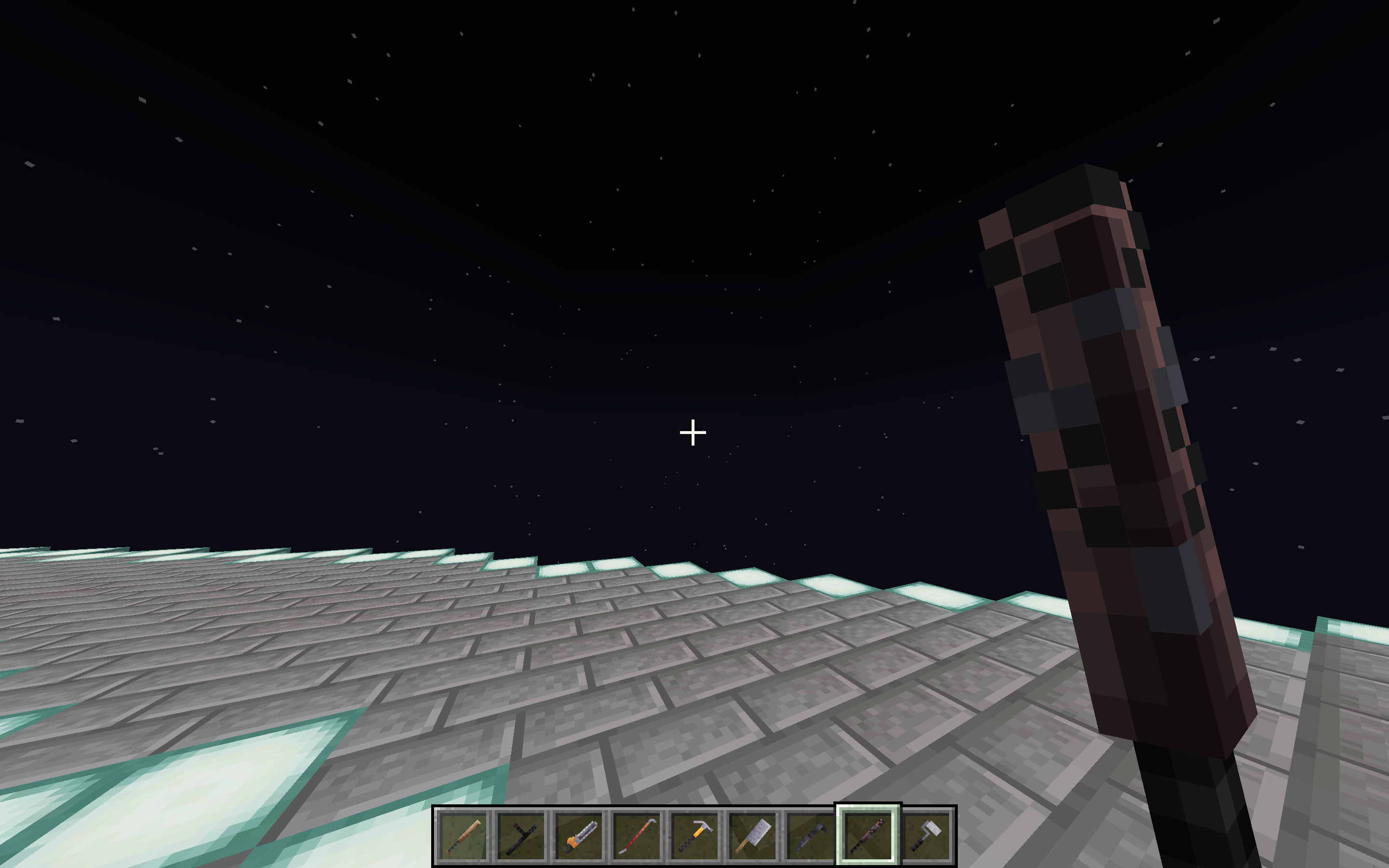The width and height of the screenshot is (1389, 868).
Task: Click the crosshair at the screen center
Action: (694, 434)
